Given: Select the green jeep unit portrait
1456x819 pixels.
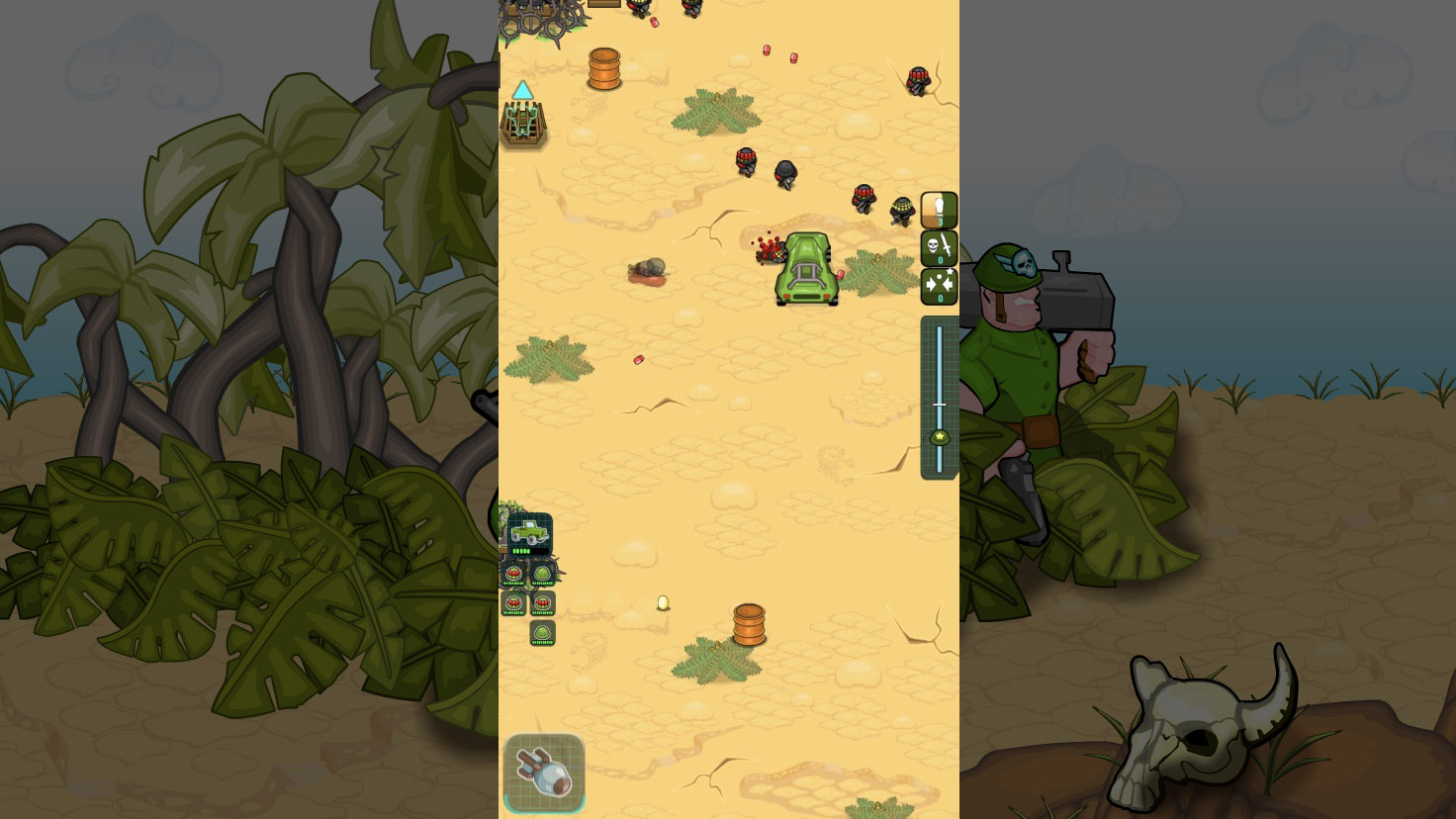Looking at the screenshot, I should [x=528, y=532].
